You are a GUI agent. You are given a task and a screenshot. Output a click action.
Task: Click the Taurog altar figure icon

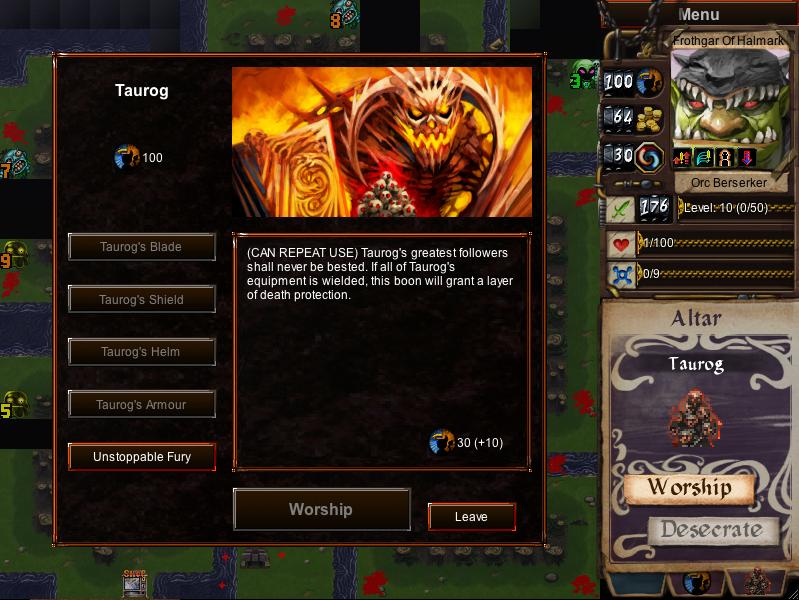695,417
